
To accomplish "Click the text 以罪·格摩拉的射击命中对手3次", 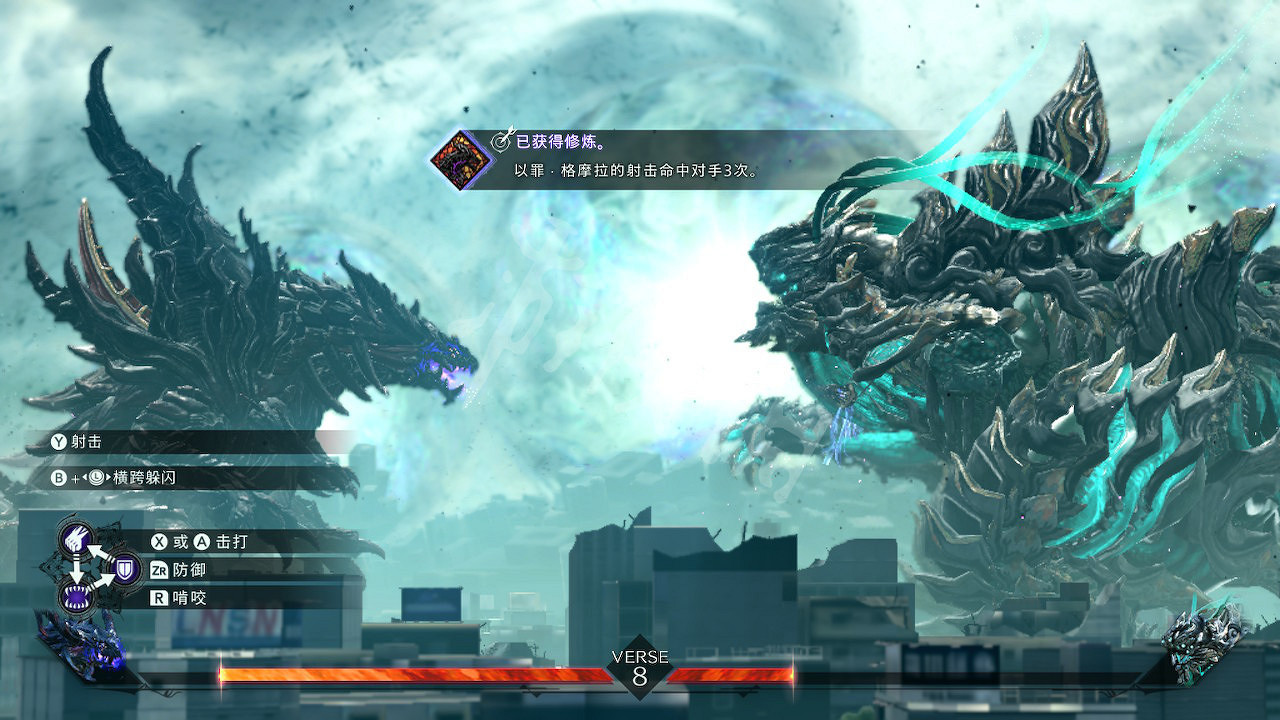I will pyautogui.click(x=633, y=170).
